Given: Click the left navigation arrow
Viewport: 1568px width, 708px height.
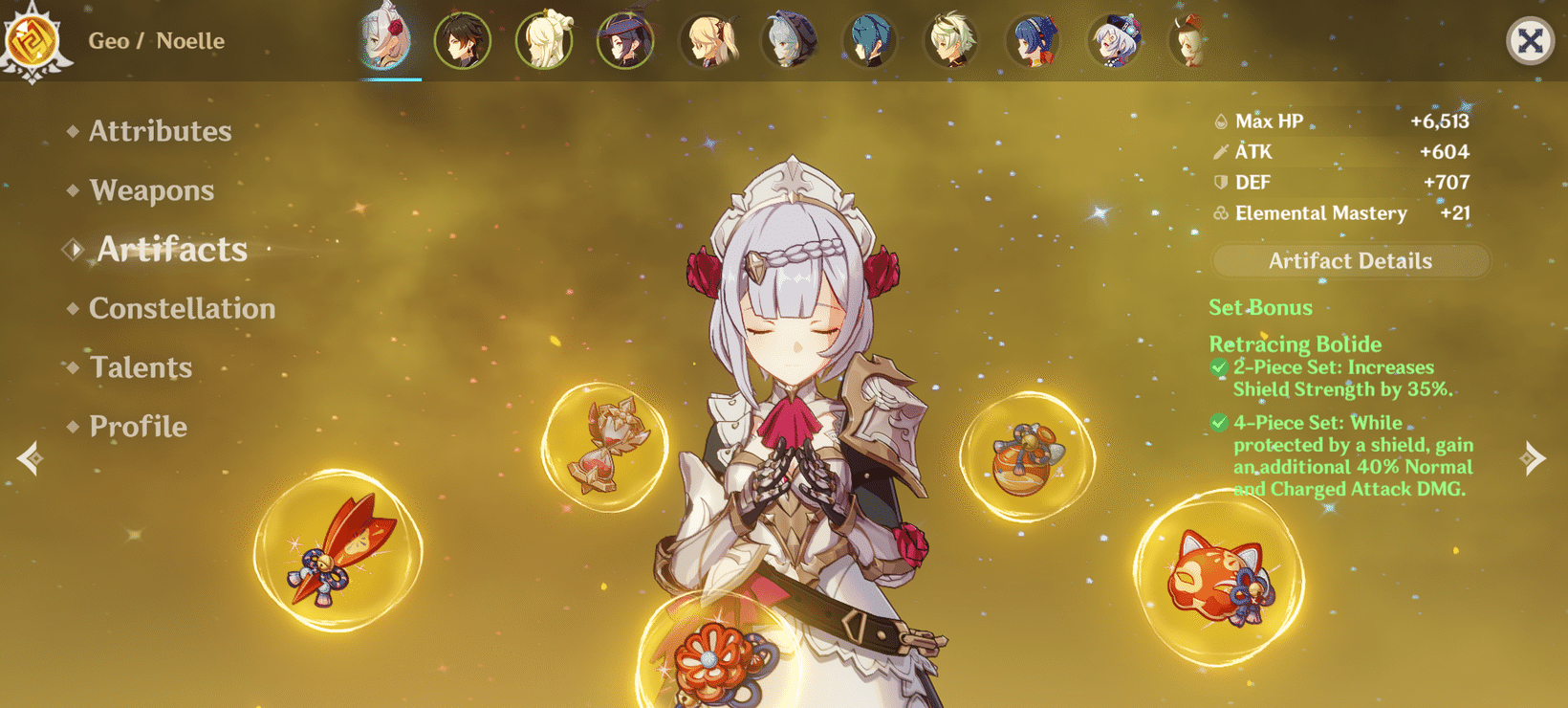Looking at the screenshot, I should (x=32, y=456).
